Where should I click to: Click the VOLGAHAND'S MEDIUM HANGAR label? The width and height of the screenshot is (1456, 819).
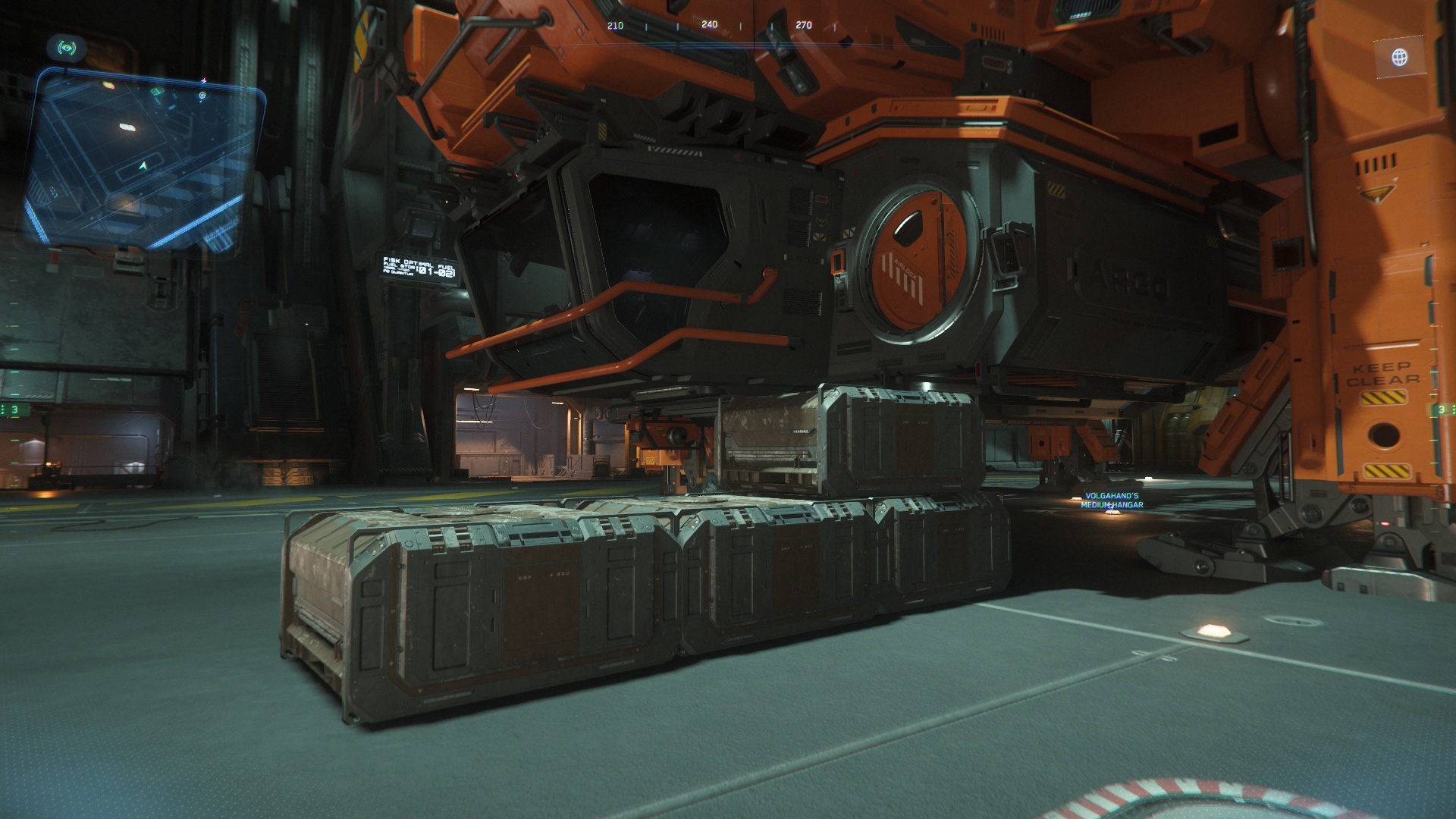click(x=1110, y=501)
